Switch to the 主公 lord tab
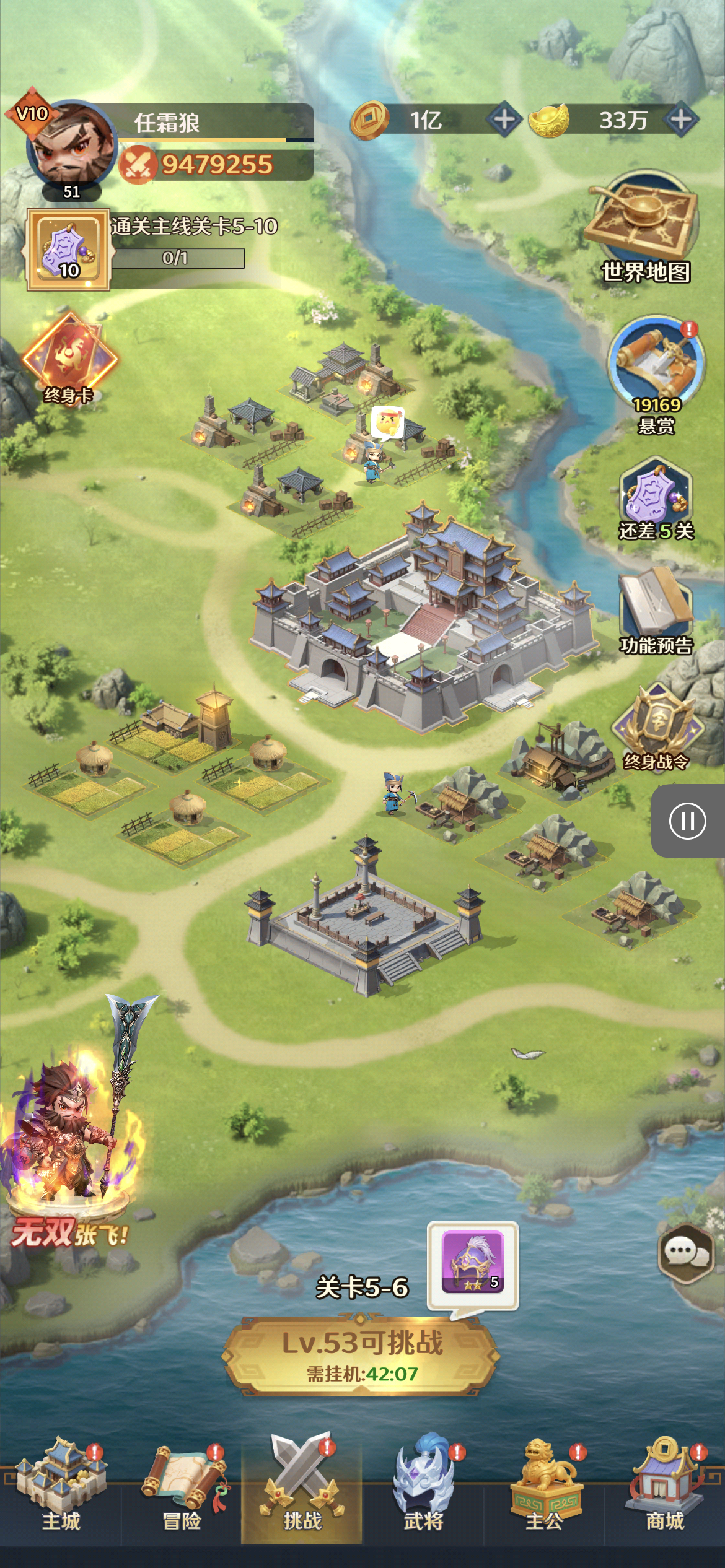This screenshot has width=725, height=1568. point(544,1492)
